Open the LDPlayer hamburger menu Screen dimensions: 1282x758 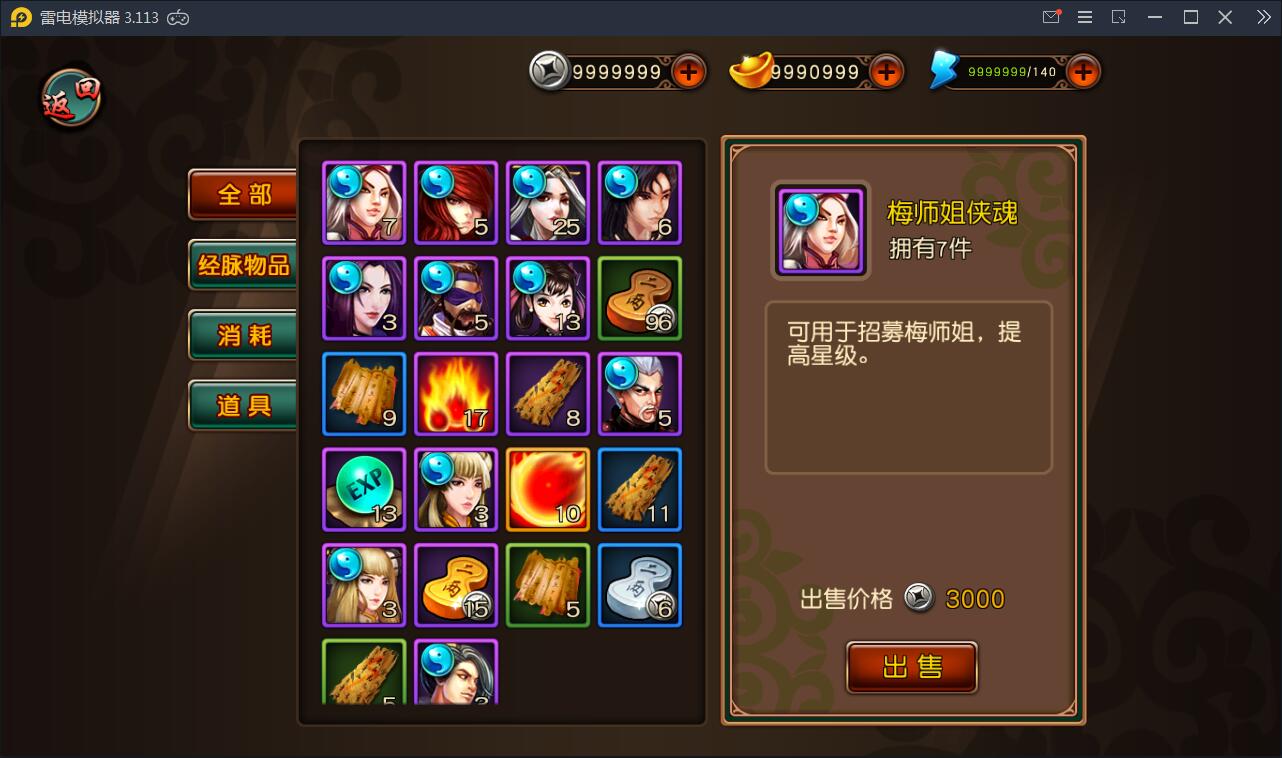point(1084,17)
